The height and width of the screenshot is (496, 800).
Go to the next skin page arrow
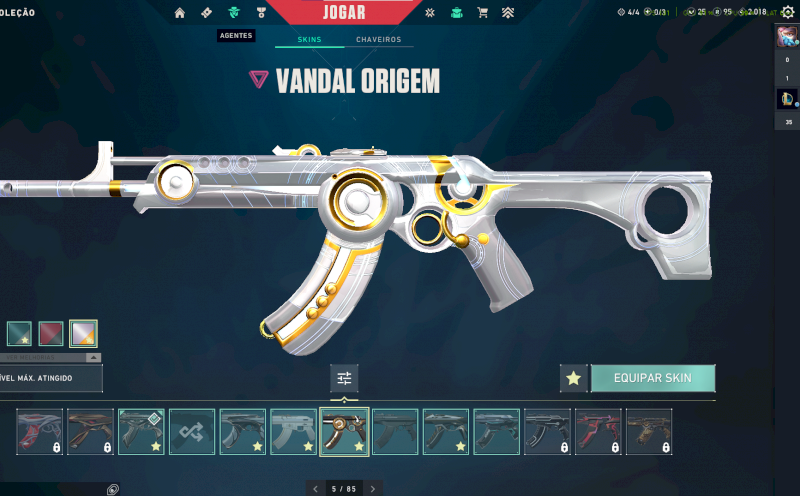[x=373, y=489]
